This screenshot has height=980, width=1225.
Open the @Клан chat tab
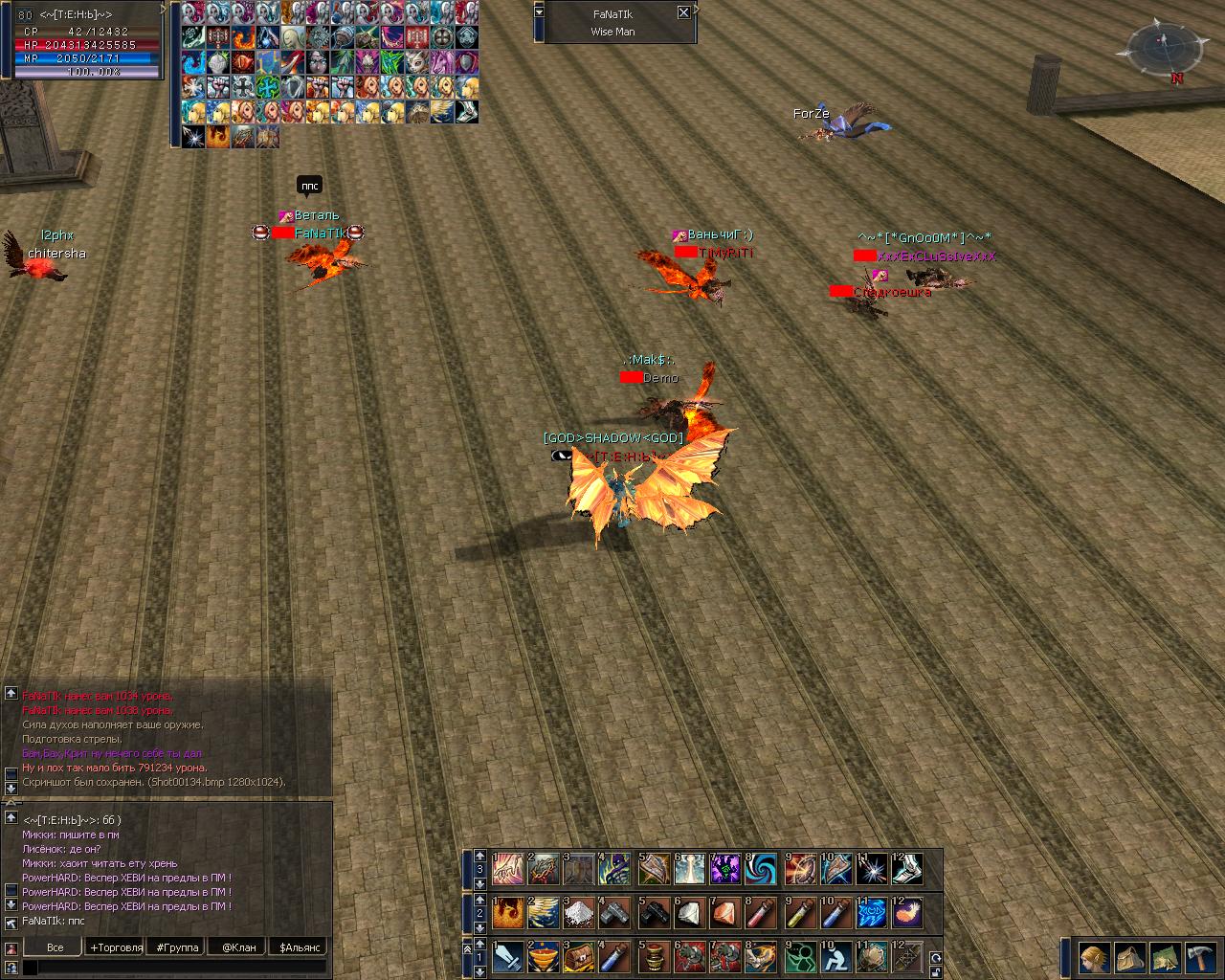click(x=238, y=947)
